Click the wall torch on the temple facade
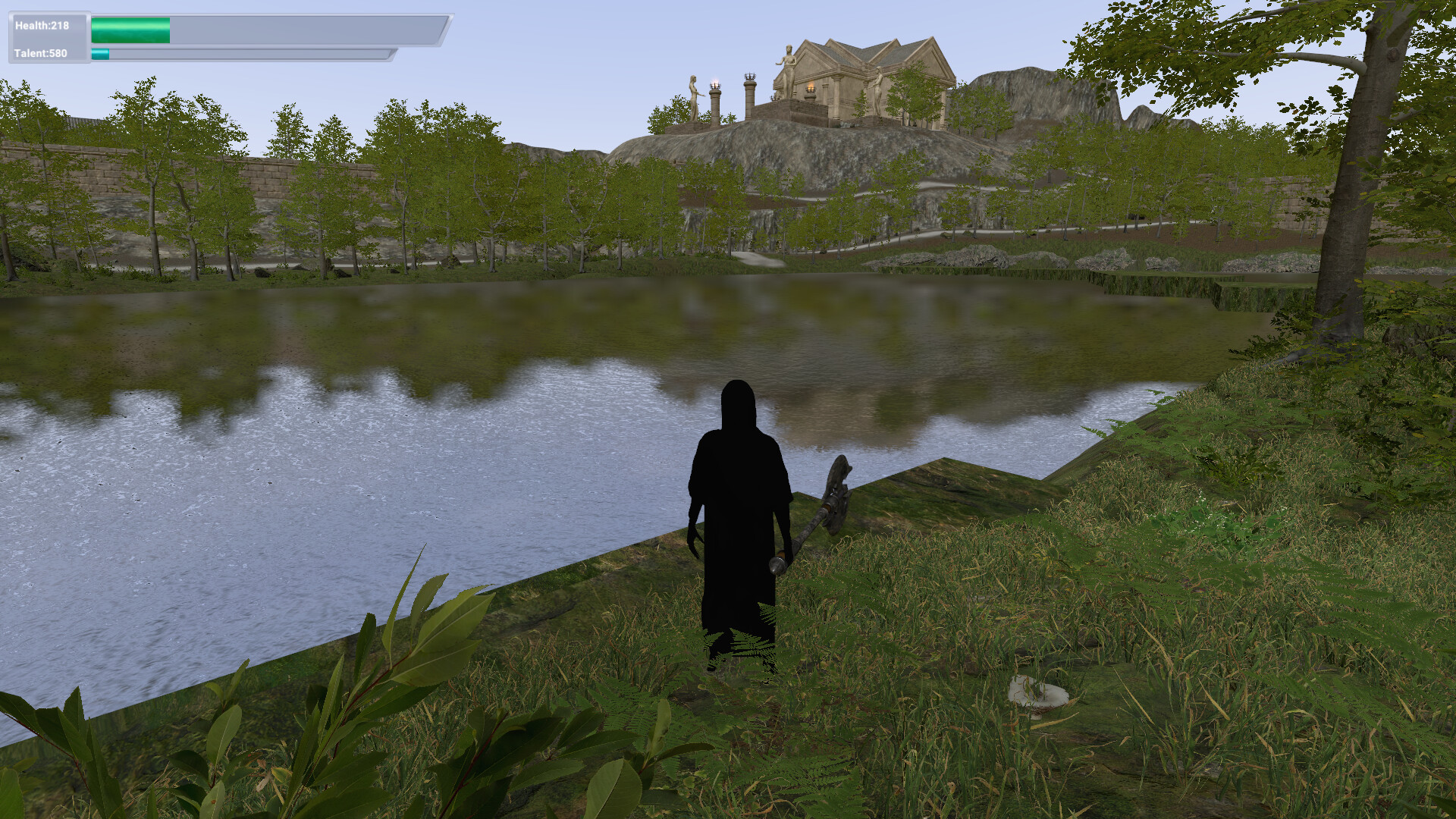Screen dimensions: 1456x819 point(811,89)
